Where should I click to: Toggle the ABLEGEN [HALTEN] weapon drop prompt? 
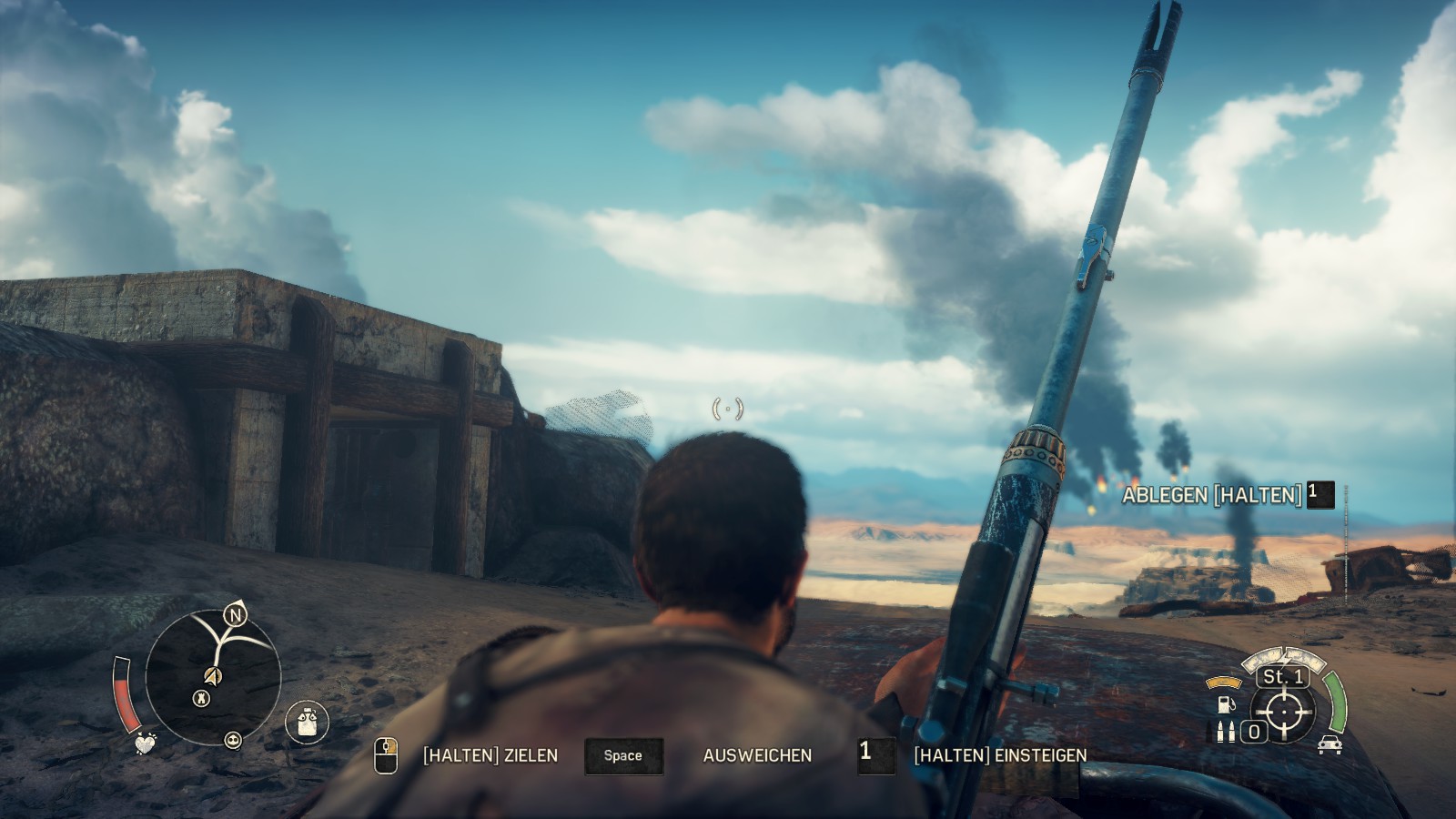(1212, 495)
